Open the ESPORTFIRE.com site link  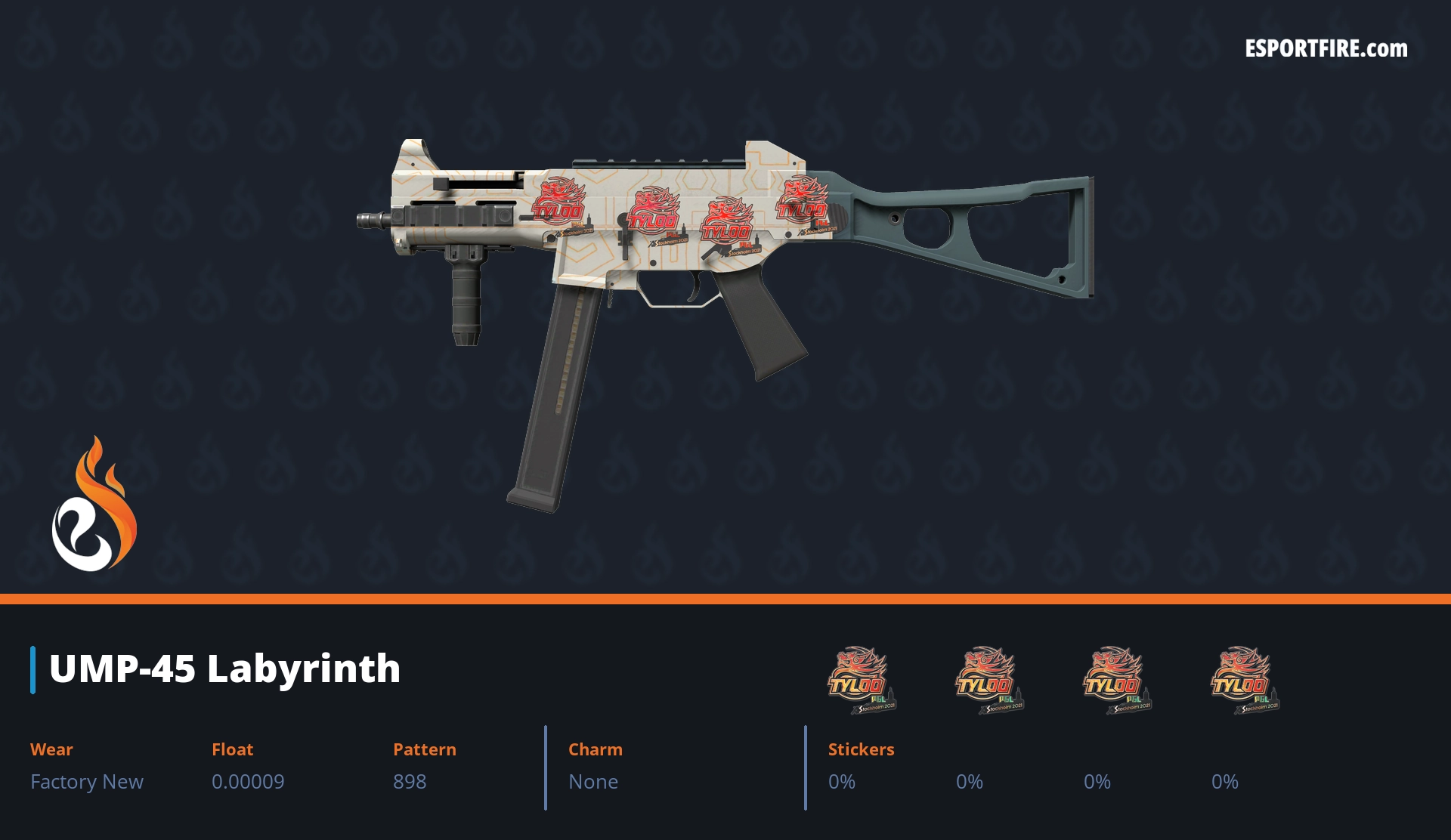tap(1326, 49)
